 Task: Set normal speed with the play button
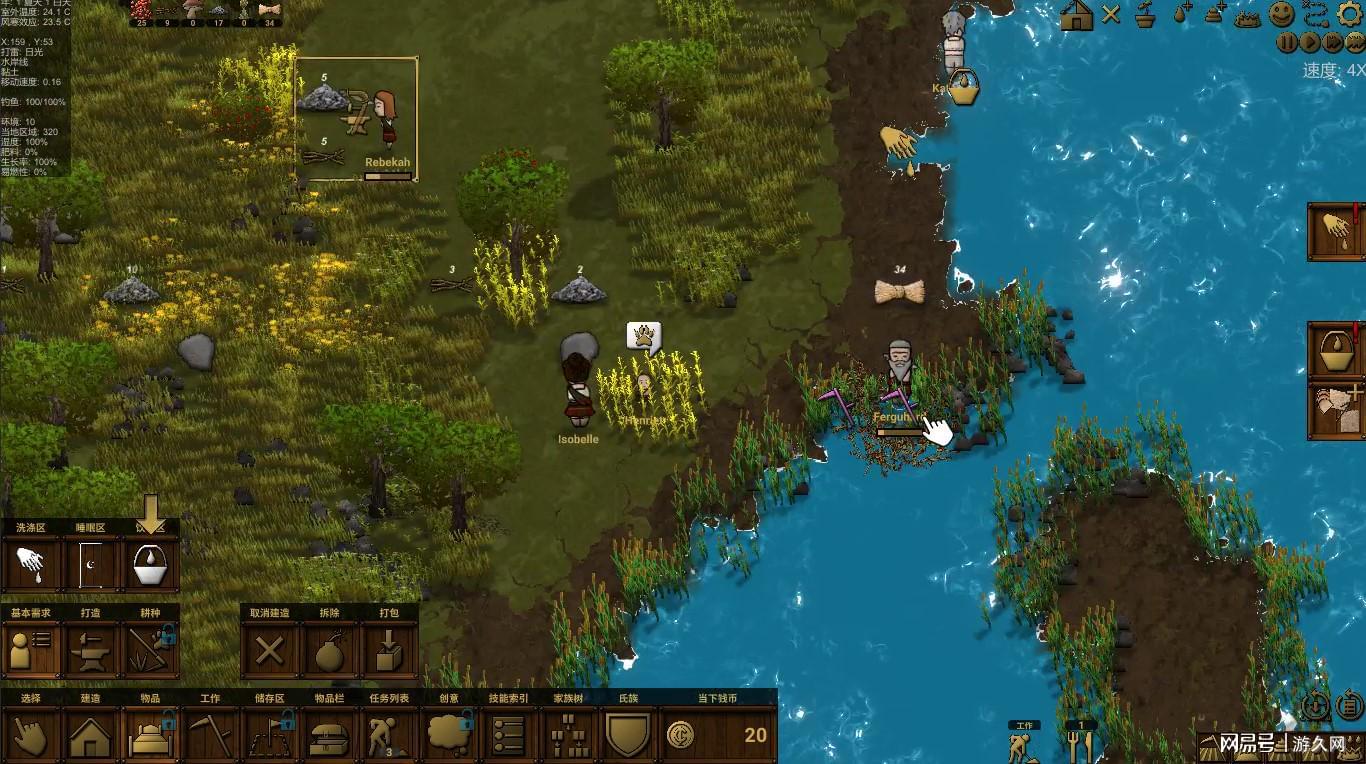click(x=1310, y=43)
